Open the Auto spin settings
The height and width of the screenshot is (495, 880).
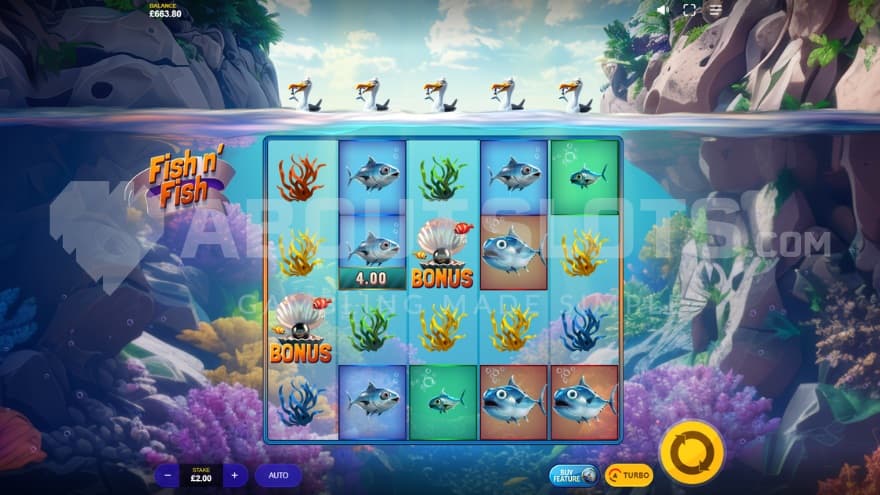[277, 475]
